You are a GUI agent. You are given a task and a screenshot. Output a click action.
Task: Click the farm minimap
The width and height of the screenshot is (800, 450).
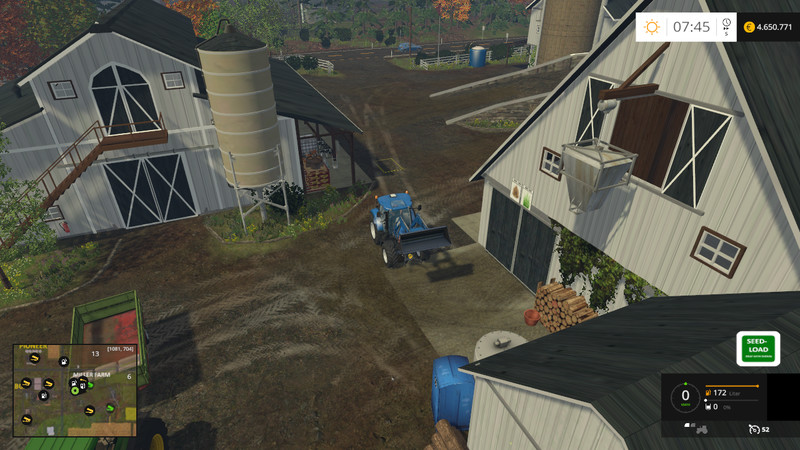click(74, 390)
